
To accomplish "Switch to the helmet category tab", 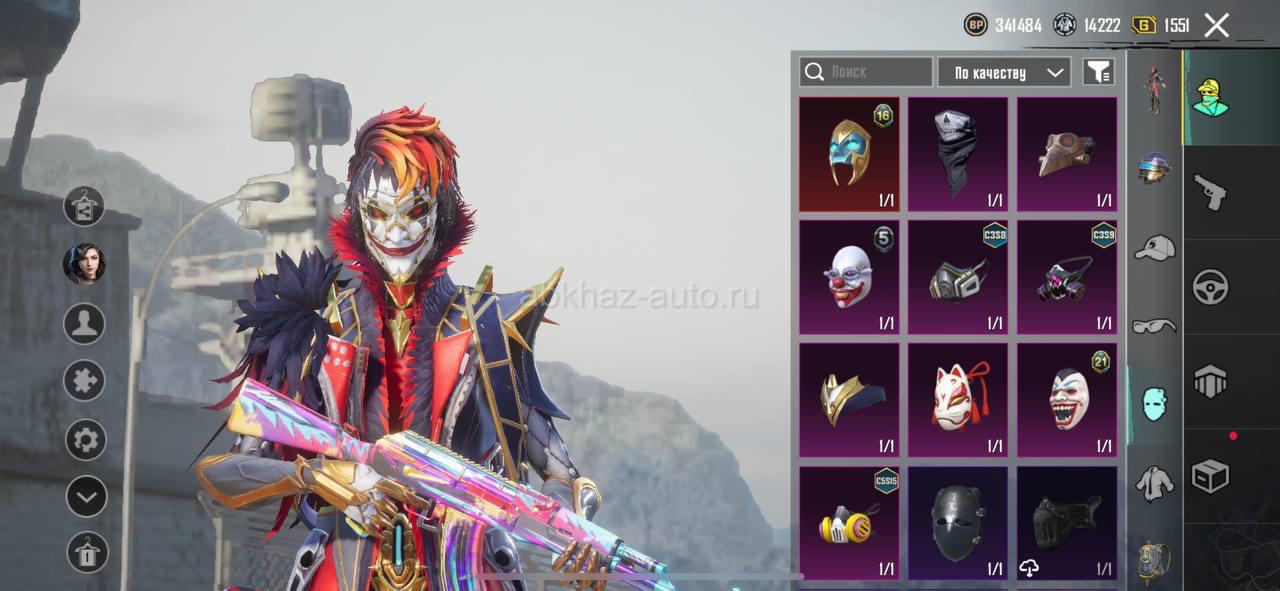I will [1154, 167].
